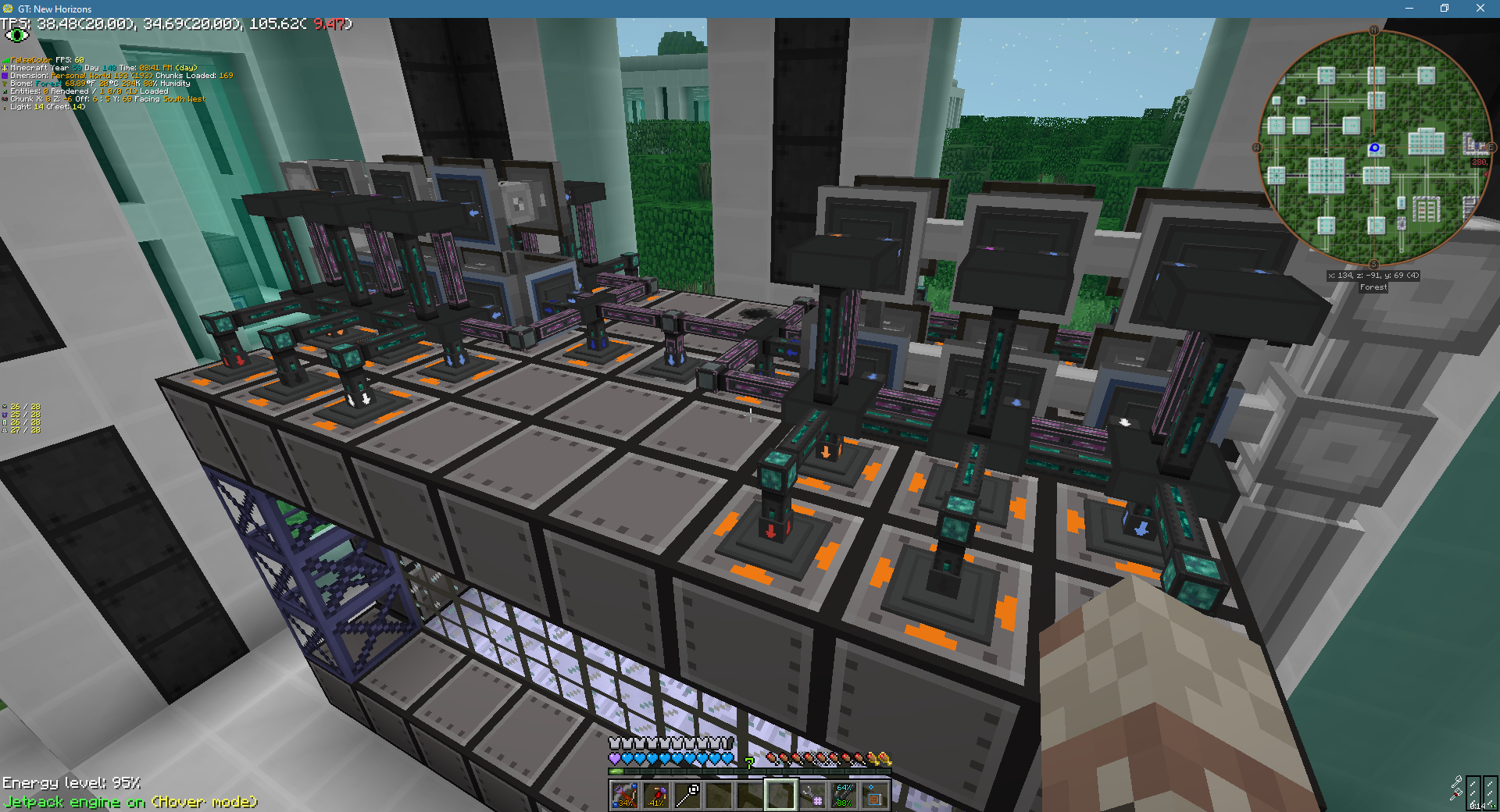This screenshot has height=812, width=1500.
Task: Select the crossbow in the first hotbar slot
Action: coord(623,795)
